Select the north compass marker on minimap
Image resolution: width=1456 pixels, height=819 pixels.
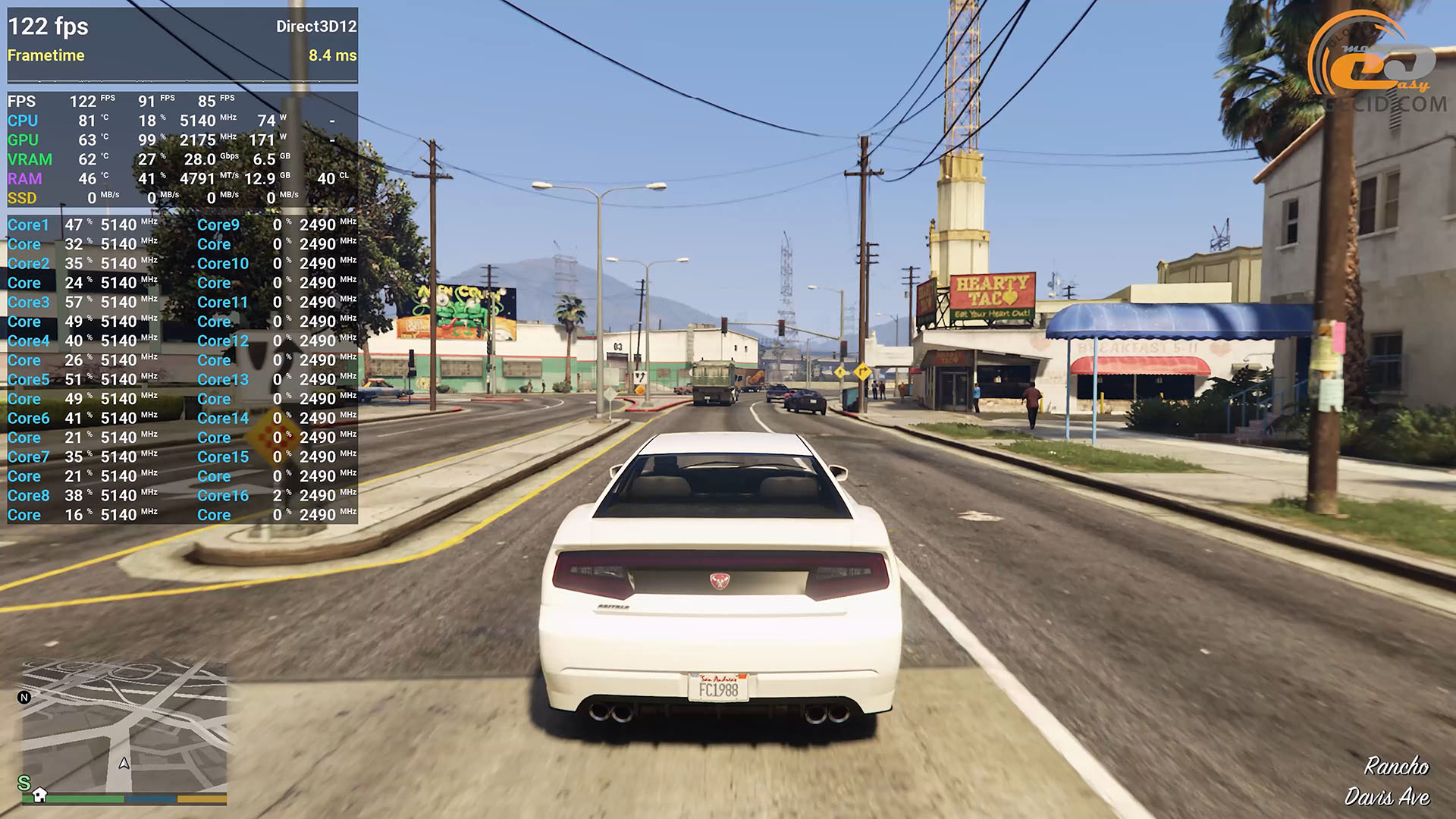point(24,698)
